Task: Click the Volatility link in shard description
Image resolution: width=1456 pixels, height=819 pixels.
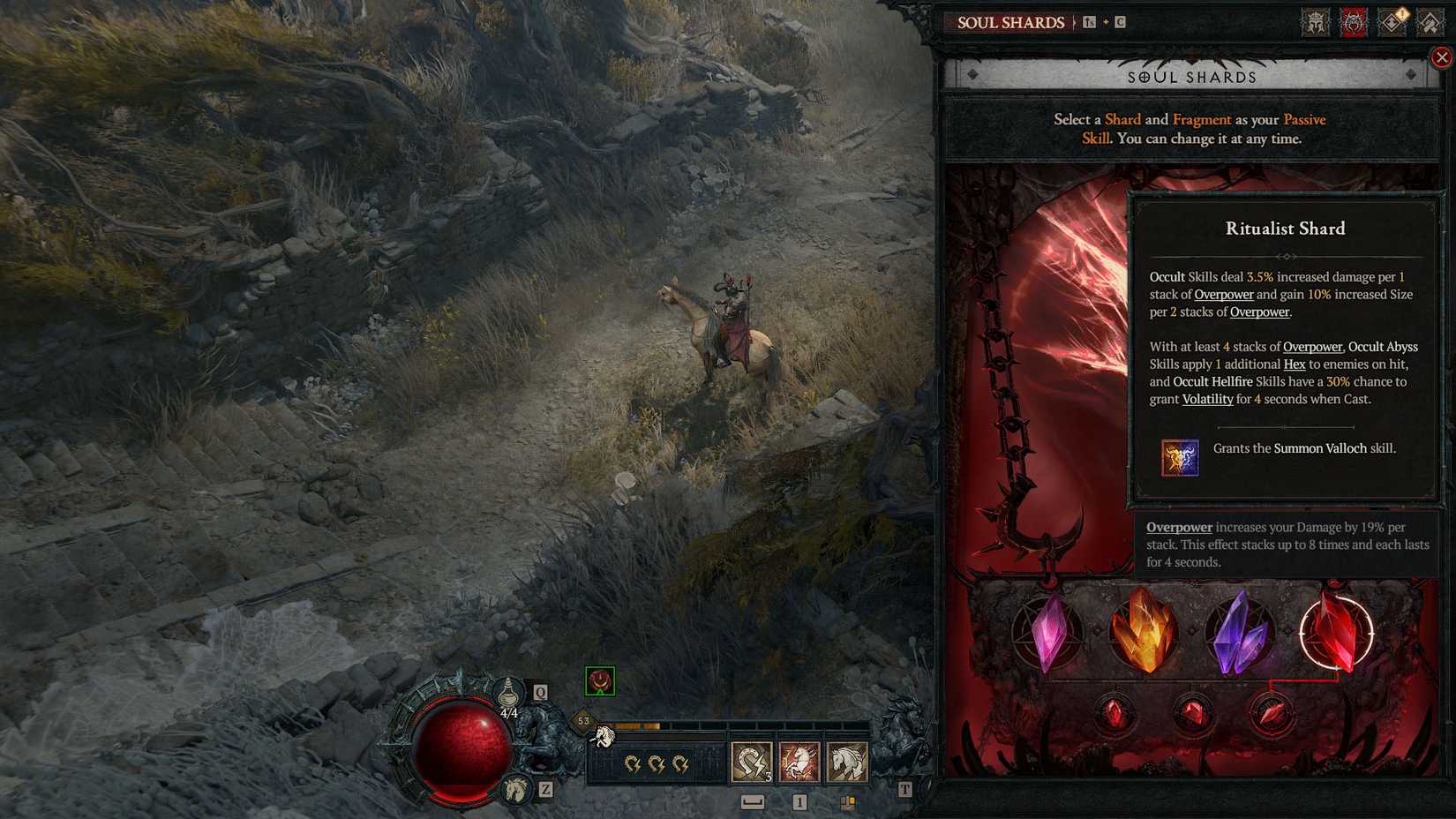Action: pyautogui.click(x=1207, y=399)
